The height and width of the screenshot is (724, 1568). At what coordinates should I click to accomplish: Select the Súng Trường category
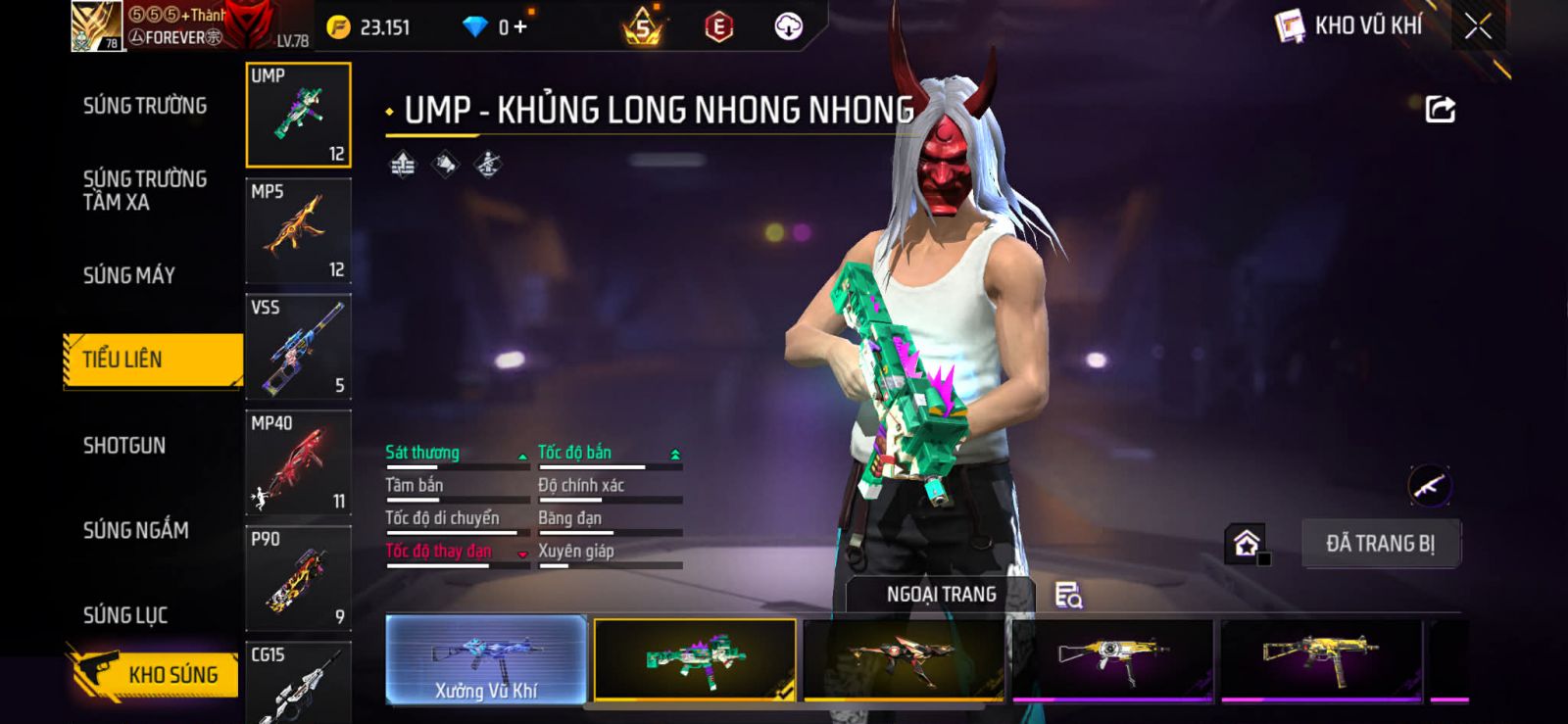pos(145,106)
